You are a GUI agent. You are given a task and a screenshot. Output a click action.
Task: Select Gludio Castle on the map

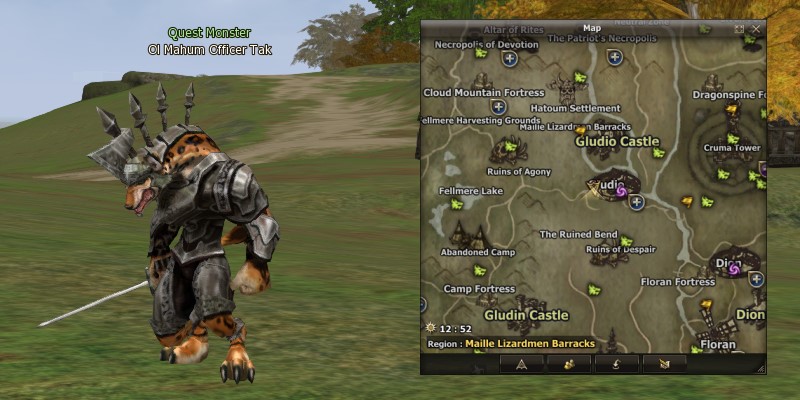click(x=617, y=141)
